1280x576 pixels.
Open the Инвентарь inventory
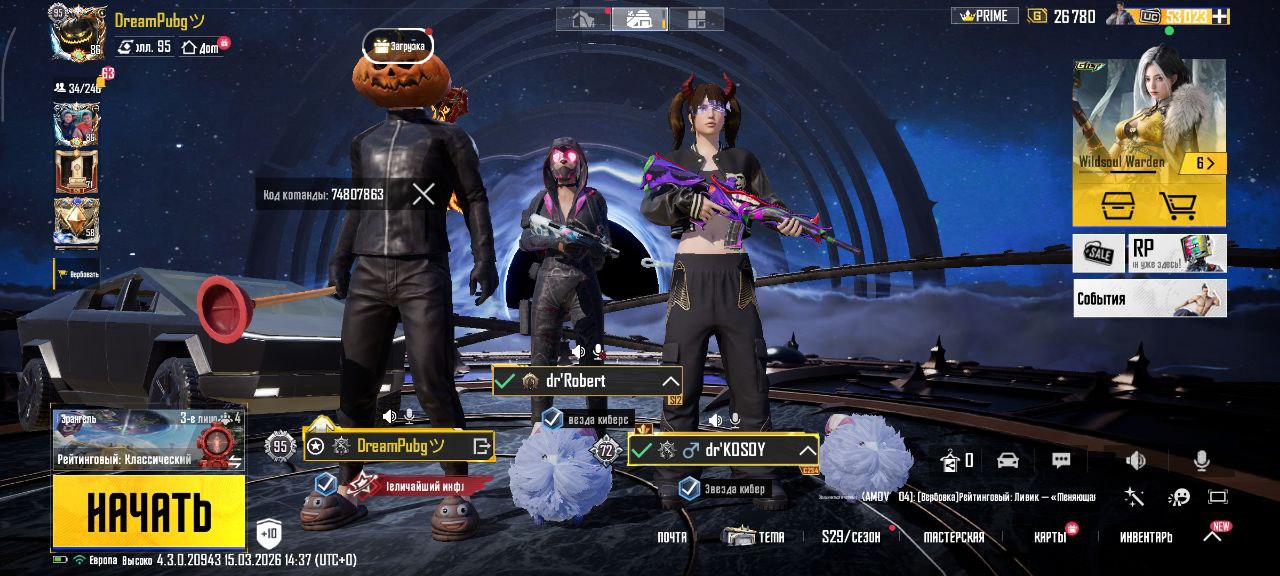point(1146,537)
